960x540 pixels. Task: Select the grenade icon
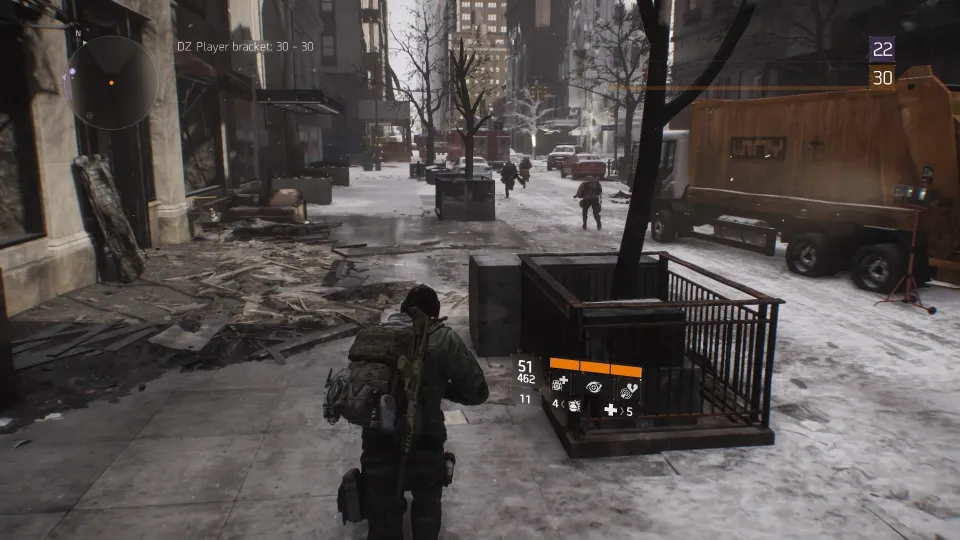click(x=573, y=407)
